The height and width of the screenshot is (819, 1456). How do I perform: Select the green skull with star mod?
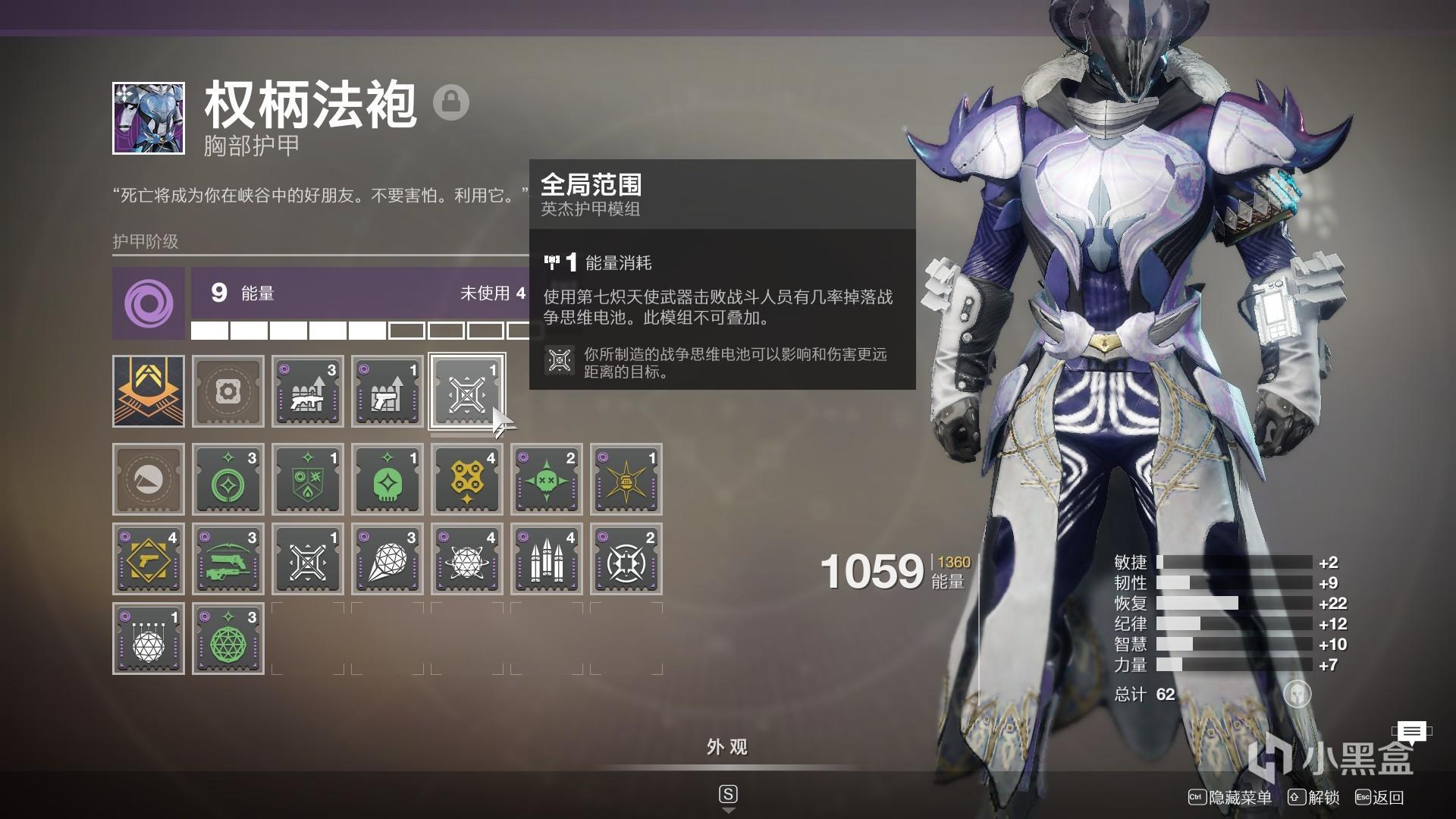pos(388,479)
